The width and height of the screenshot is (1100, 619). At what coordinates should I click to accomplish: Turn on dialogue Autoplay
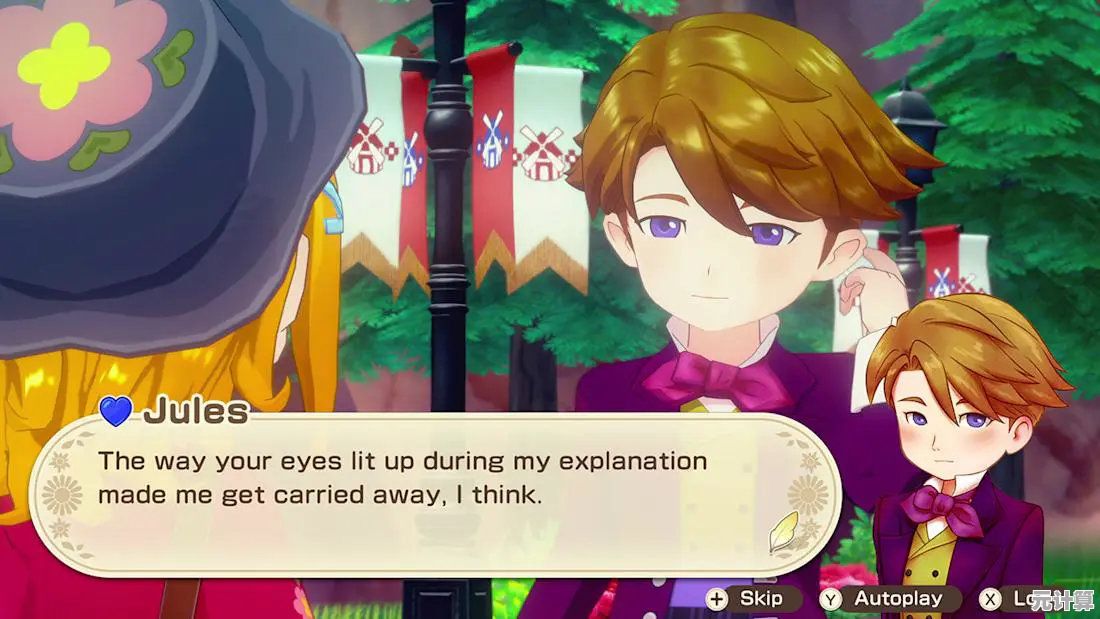point(886,599)
